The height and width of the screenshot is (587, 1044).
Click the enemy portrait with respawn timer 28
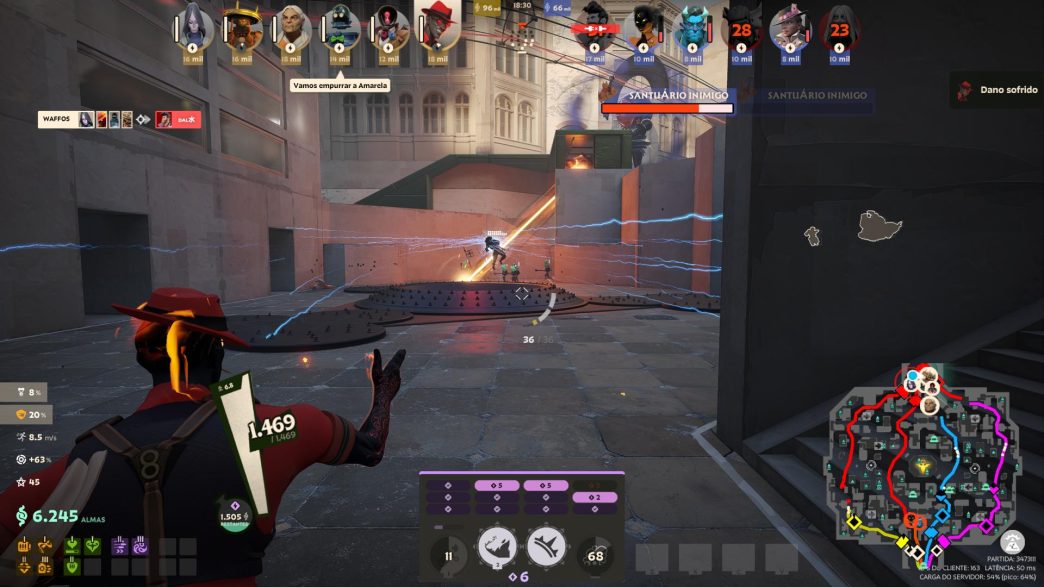pos(741,28)
